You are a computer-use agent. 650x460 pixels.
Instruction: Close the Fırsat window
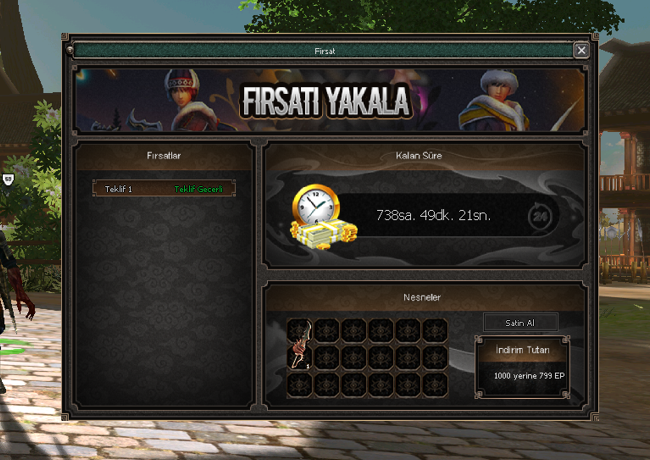(581, 50)
